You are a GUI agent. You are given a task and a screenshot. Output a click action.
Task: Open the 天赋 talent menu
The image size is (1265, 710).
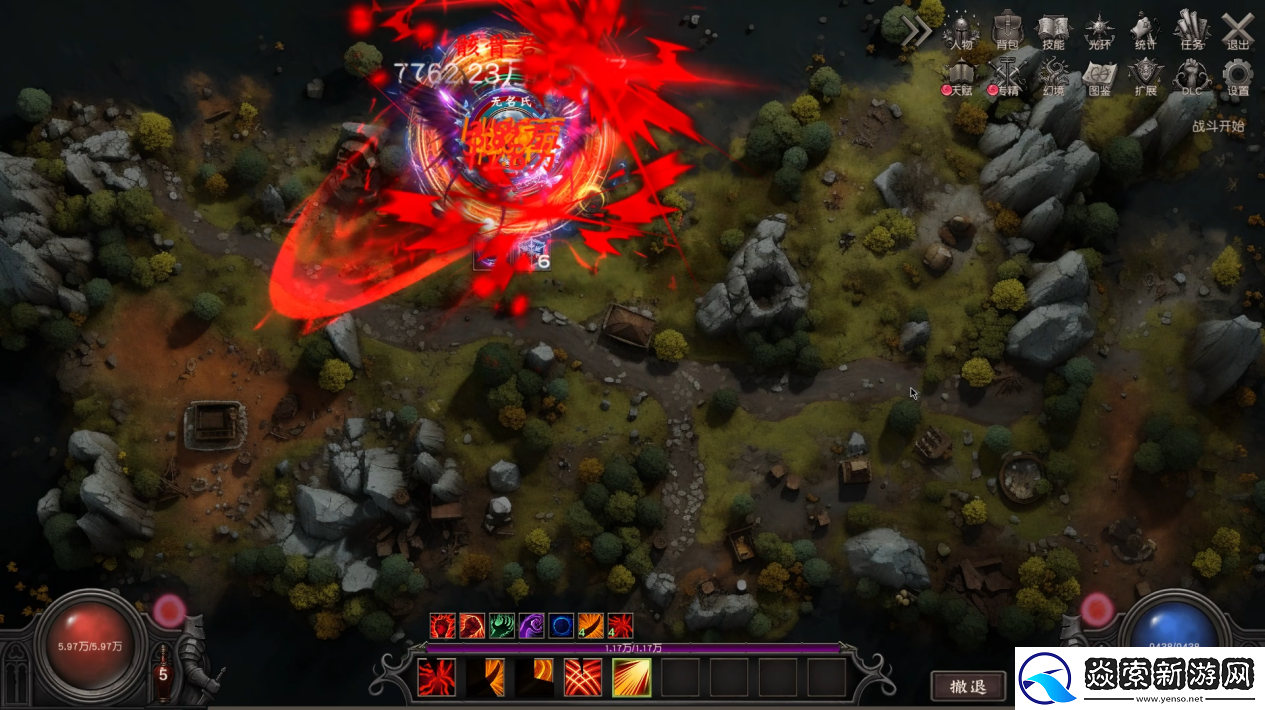click(x=961, y=76)
